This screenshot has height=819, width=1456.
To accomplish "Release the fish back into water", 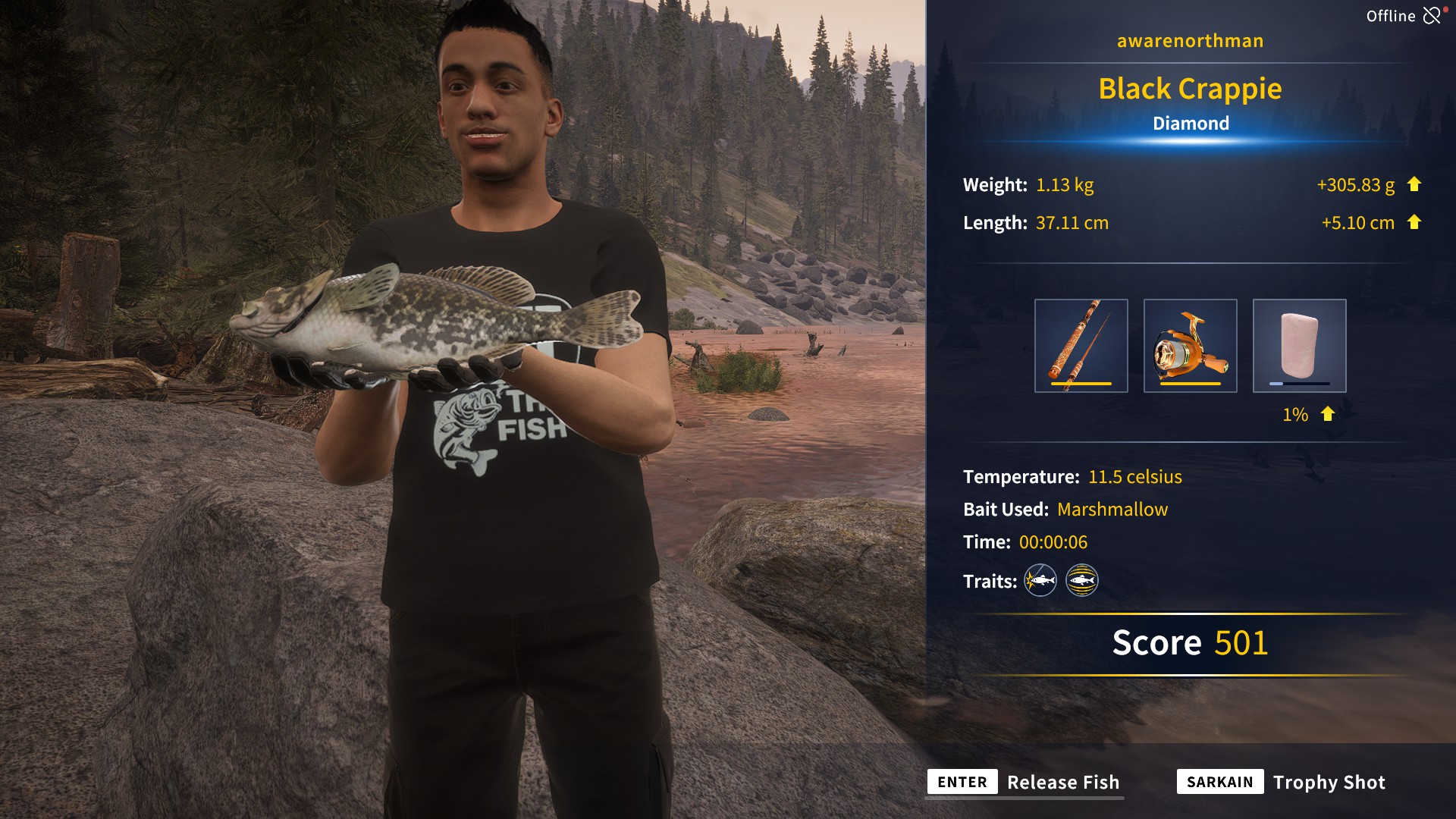I will click(x=1024, y=782).
